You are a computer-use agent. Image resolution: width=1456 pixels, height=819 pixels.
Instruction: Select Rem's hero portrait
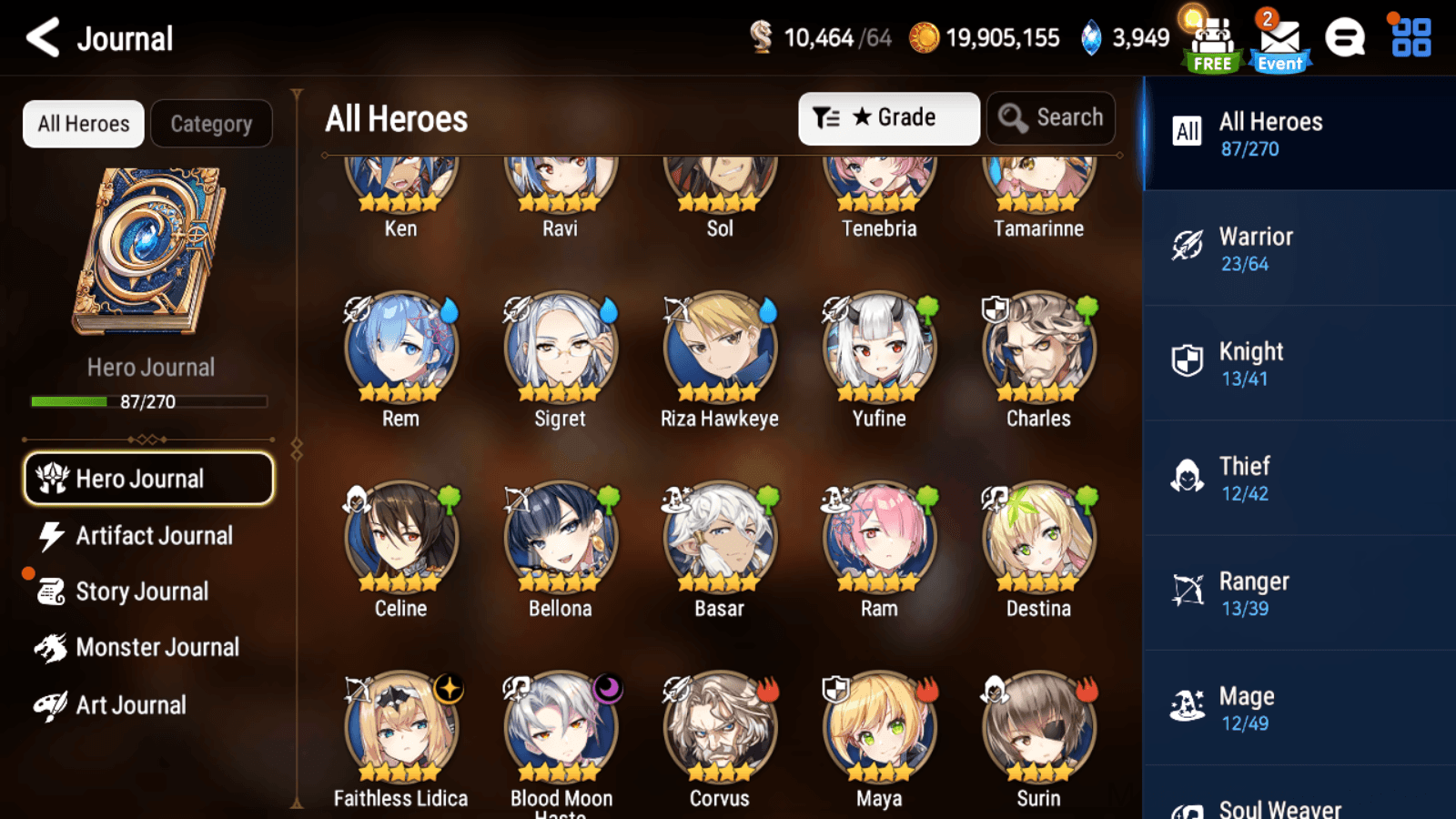click(400, 350)
